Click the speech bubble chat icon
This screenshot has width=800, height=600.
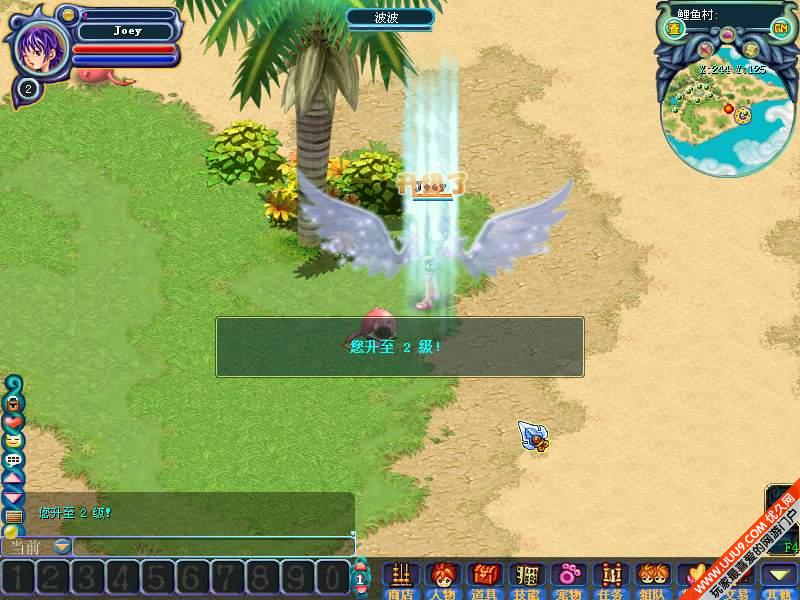14,459
